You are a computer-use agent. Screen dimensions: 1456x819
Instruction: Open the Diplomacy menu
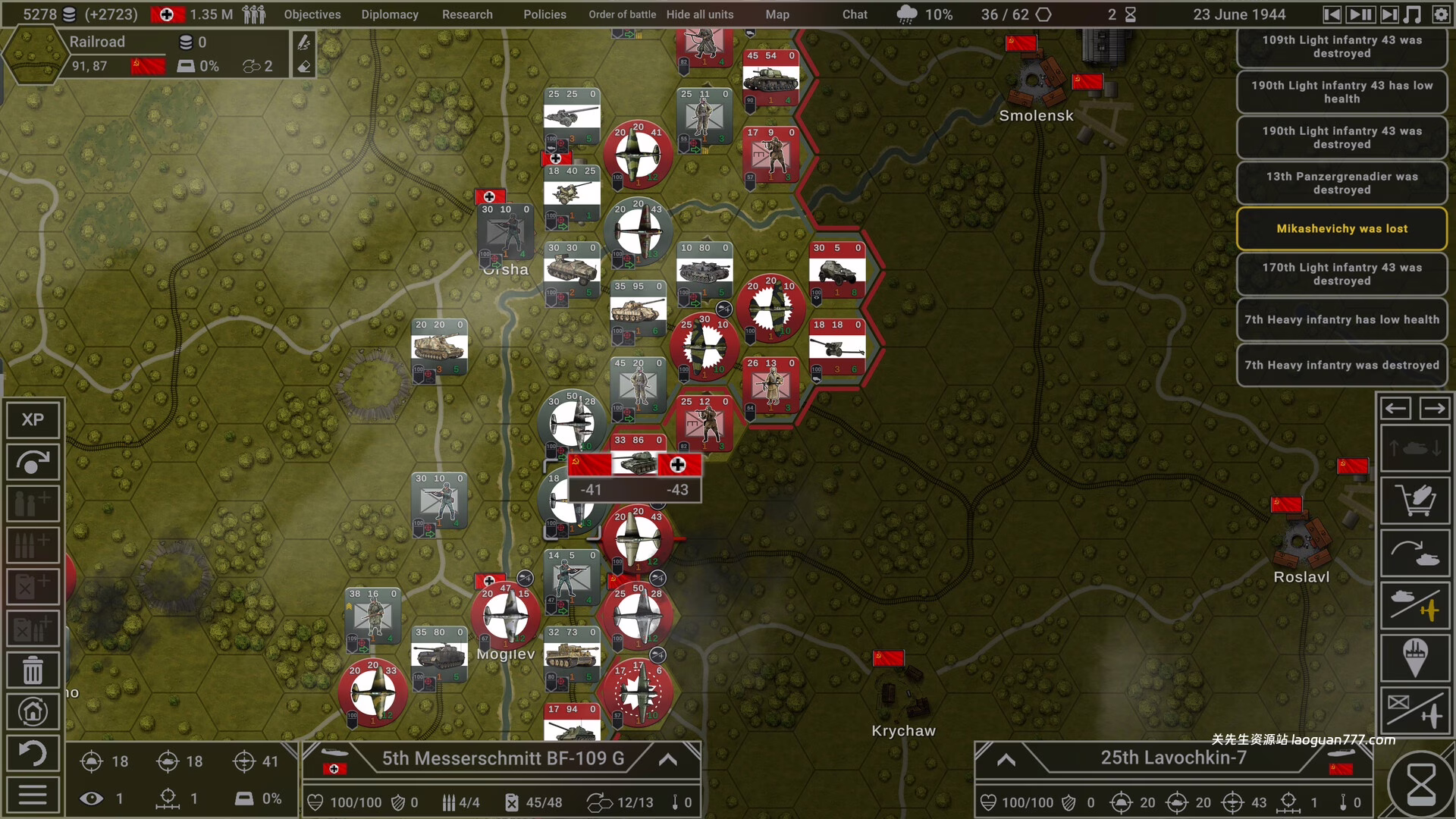point(390,14)
